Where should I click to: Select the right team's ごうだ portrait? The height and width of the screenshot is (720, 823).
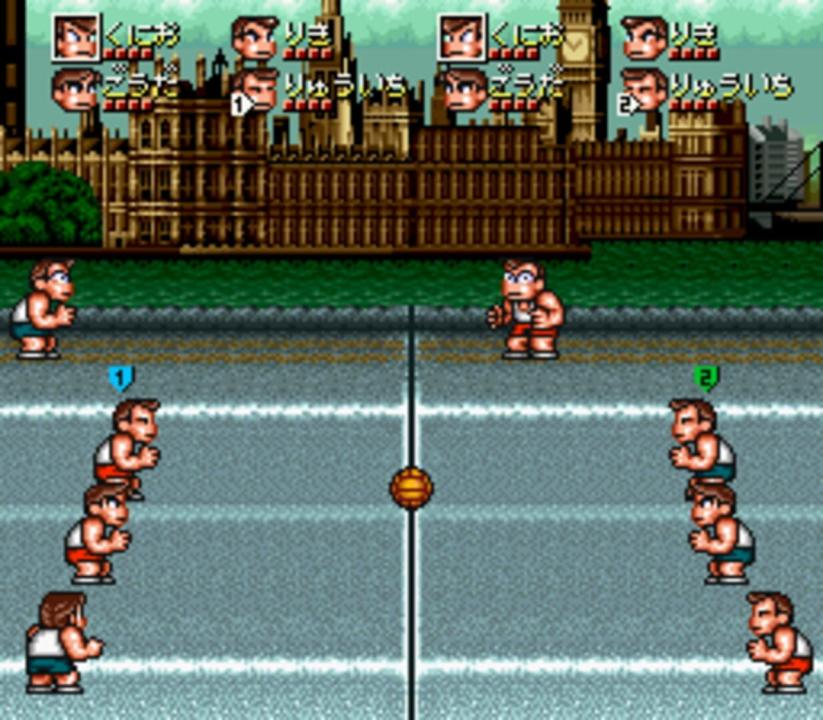463,88
